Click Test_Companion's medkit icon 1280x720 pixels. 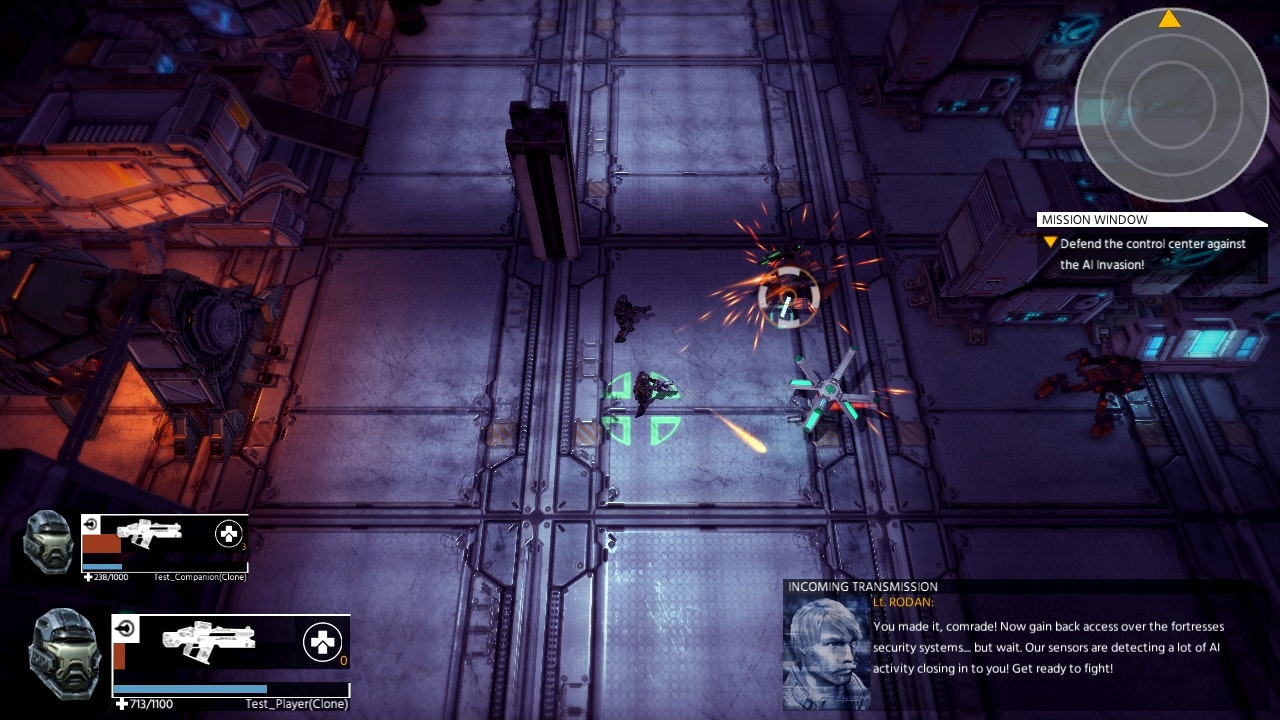click(x=230, y=533)
